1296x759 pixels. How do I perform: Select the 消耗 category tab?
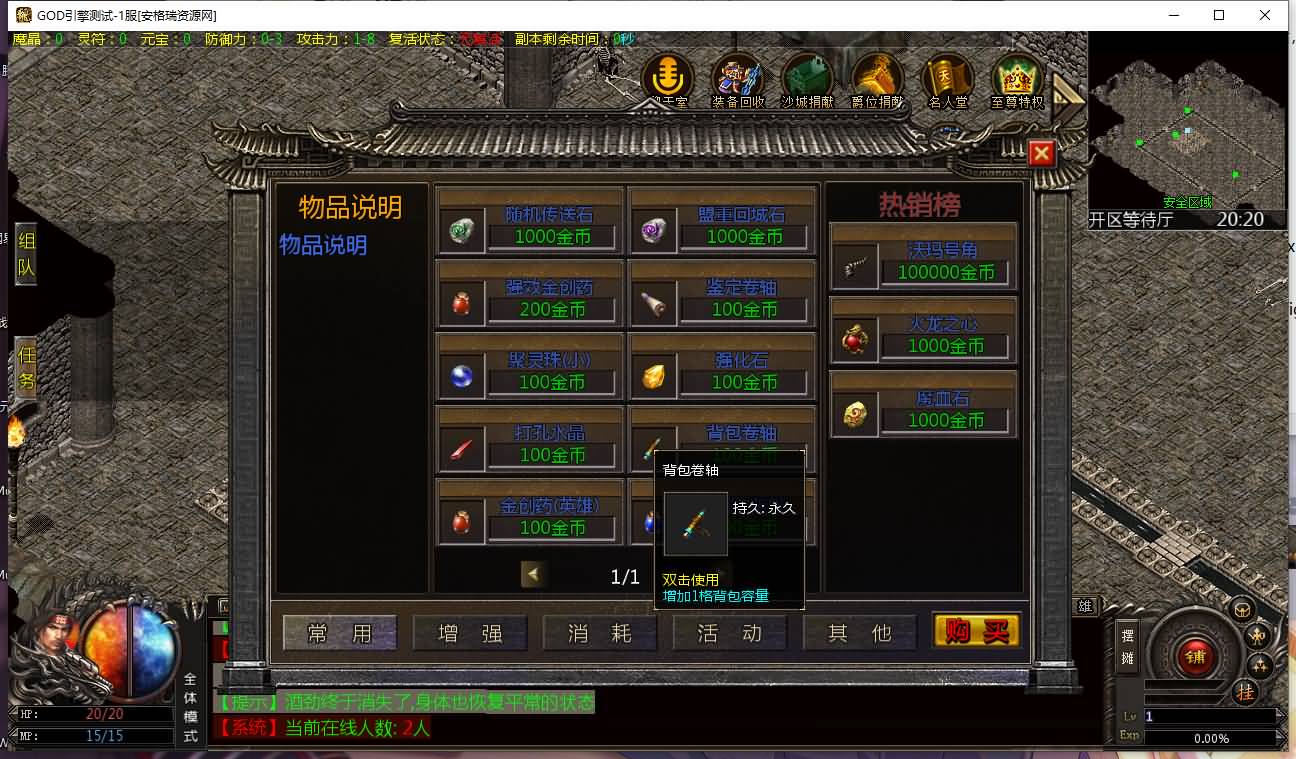(x=600, y=633)
